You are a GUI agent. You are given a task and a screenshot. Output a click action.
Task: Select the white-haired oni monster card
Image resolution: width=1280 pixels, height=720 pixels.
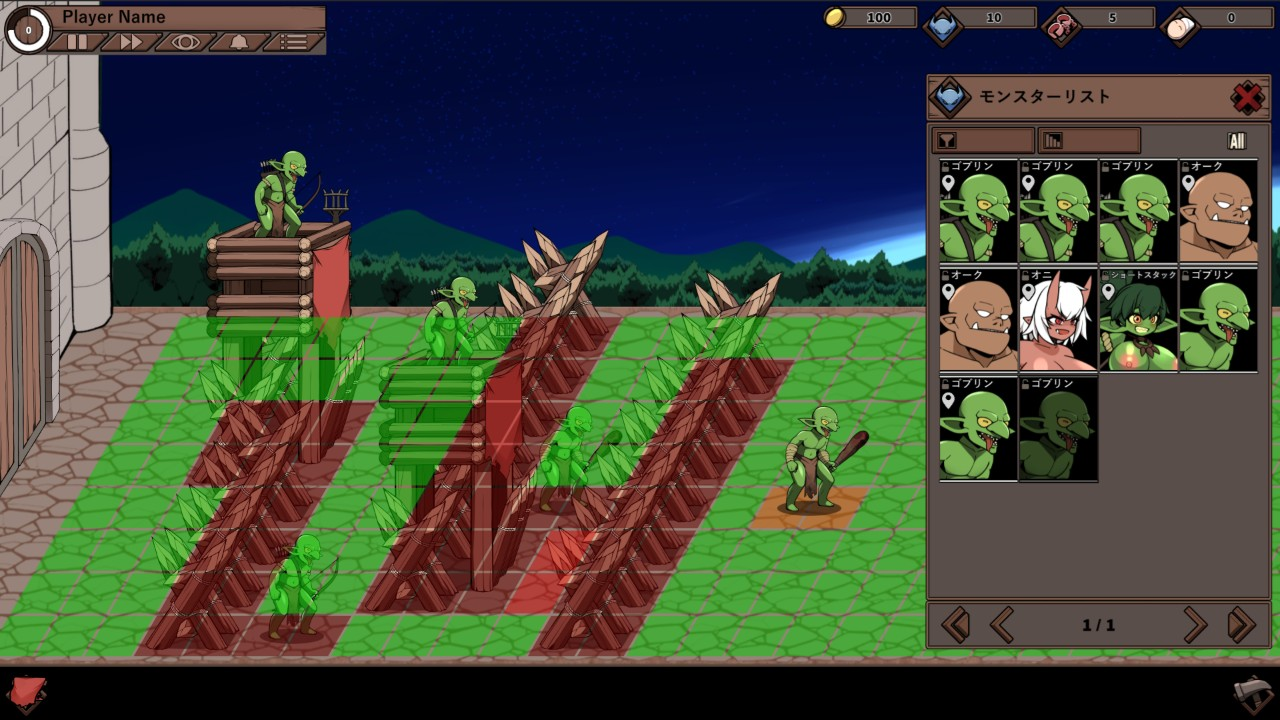point(1058,320)
